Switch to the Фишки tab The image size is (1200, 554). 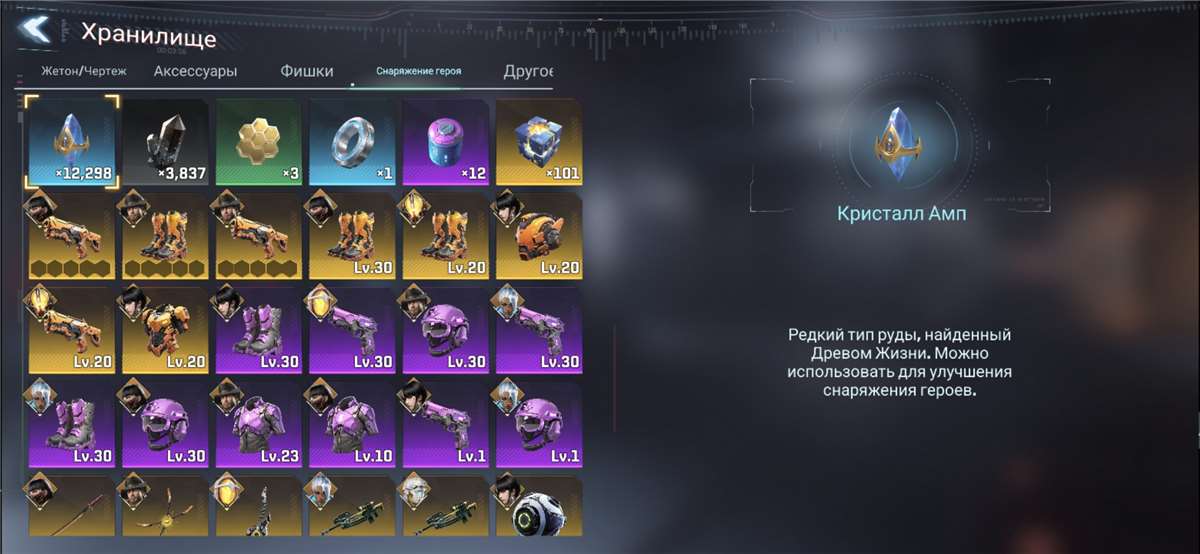[x=306, y=72]
